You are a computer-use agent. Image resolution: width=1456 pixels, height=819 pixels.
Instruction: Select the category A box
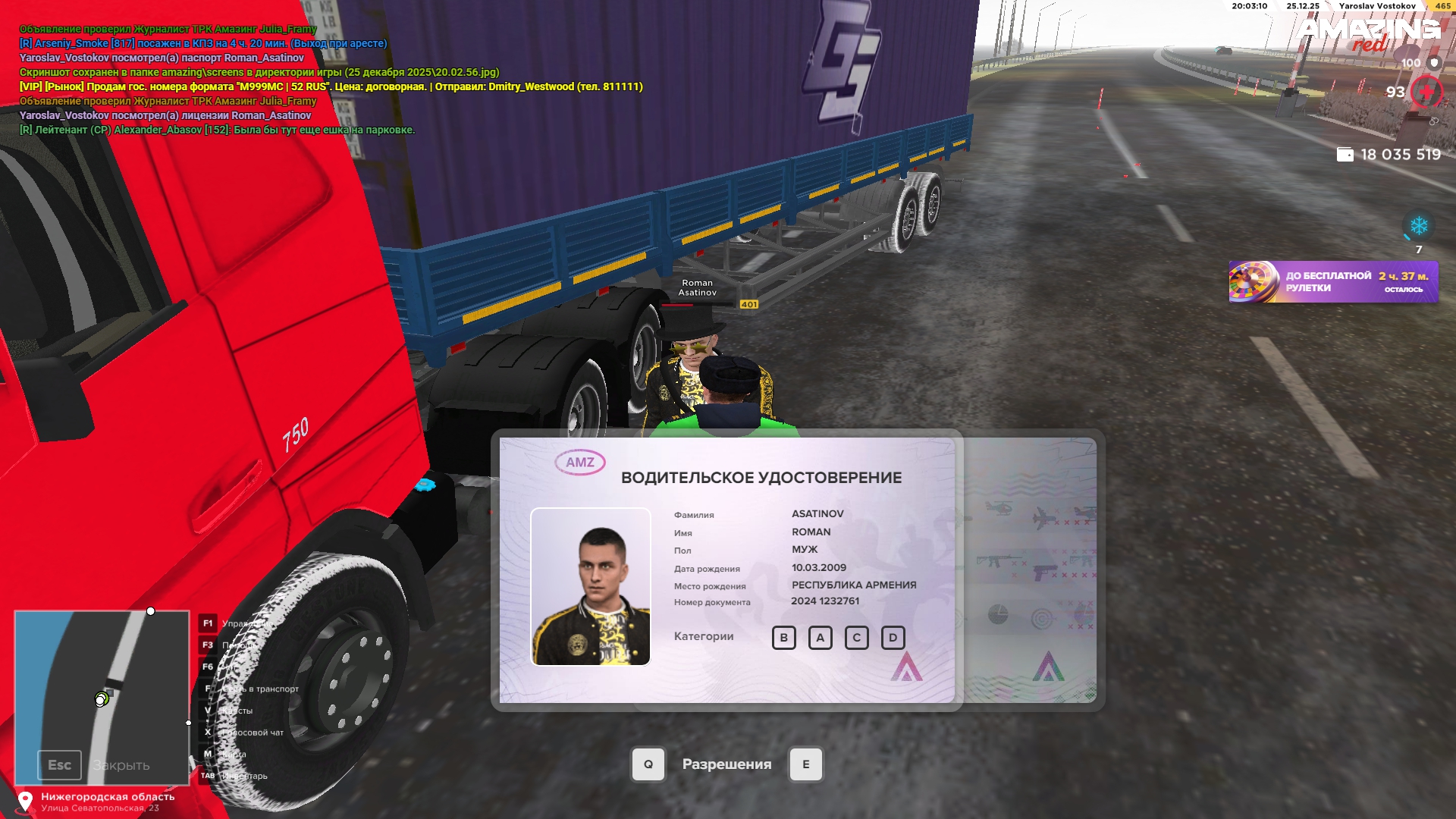tap(820, 638)
